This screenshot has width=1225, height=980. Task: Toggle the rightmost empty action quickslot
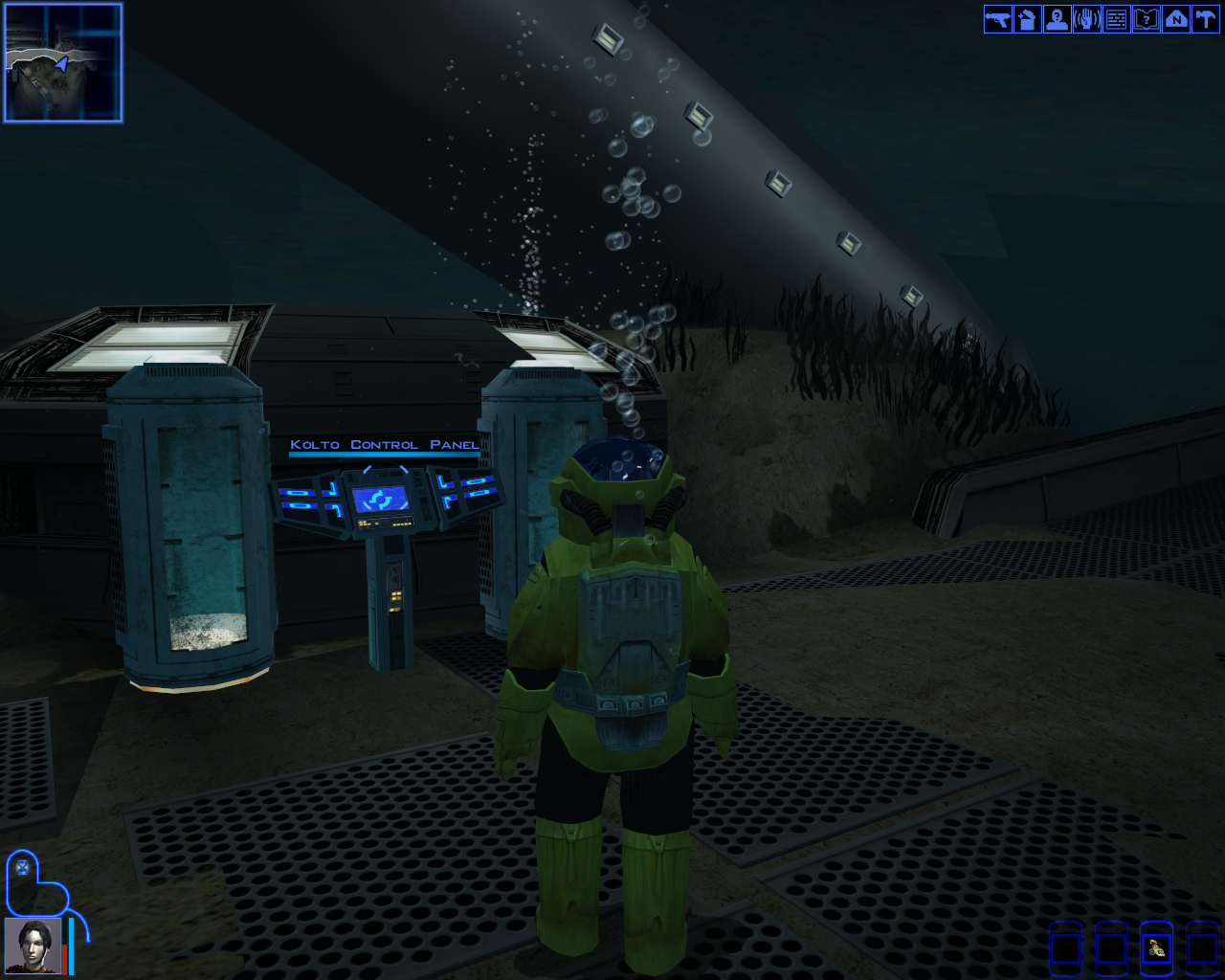pos(1200,949)
